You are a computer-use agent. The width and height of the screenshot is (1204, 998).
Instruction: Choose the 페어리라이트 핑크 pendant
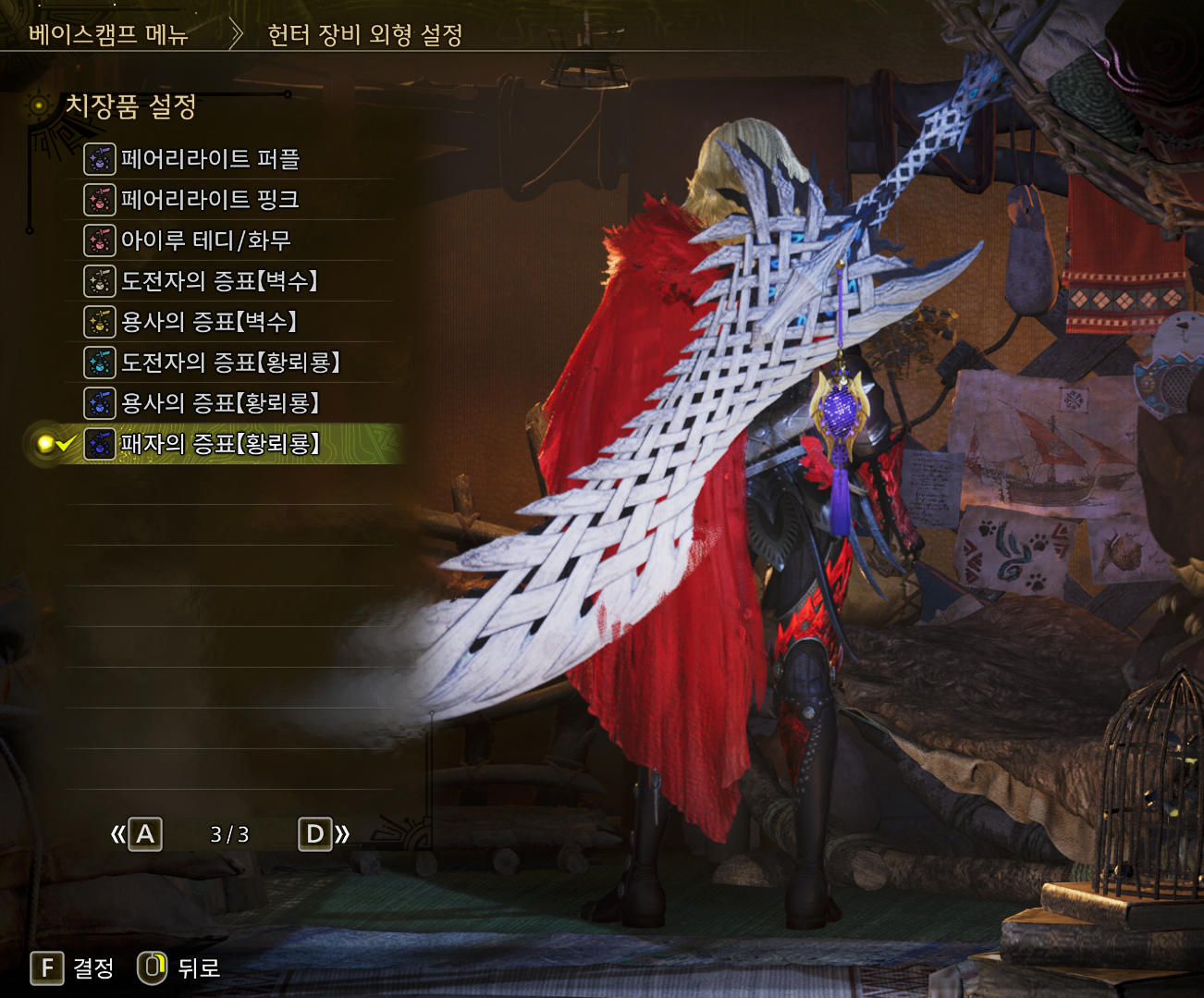point(210,200)
